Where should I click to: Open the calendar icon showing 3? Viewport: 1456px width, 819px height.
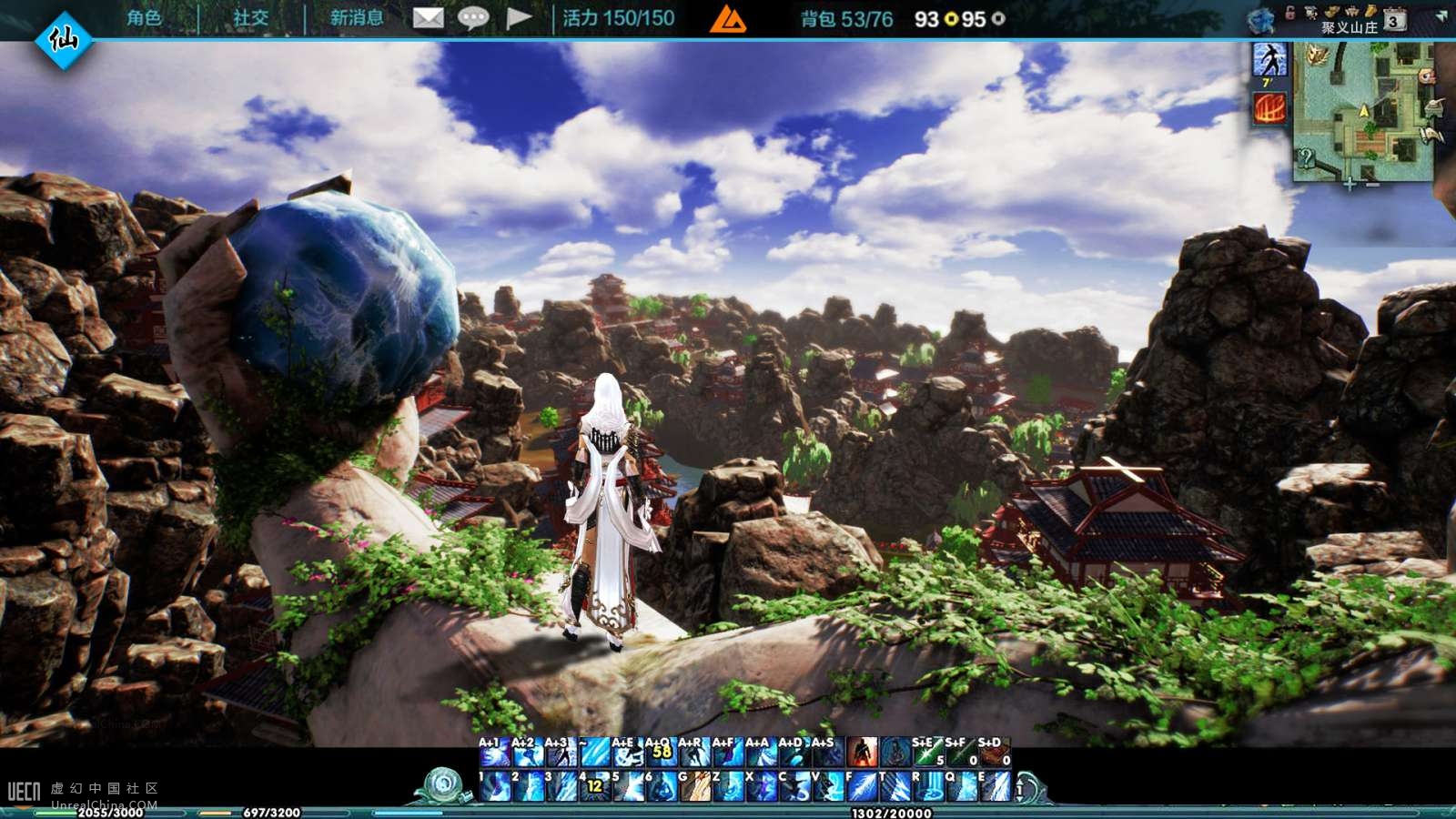(x=1393, y=20)
